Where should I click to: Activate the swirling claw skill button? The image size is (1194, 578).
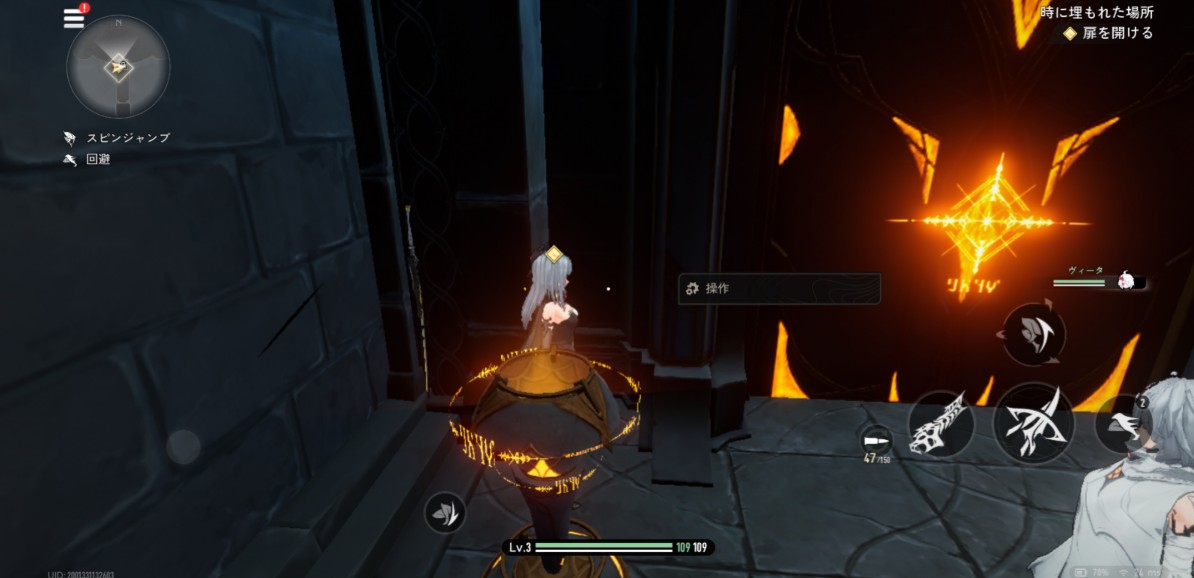tap(1033, 334)
